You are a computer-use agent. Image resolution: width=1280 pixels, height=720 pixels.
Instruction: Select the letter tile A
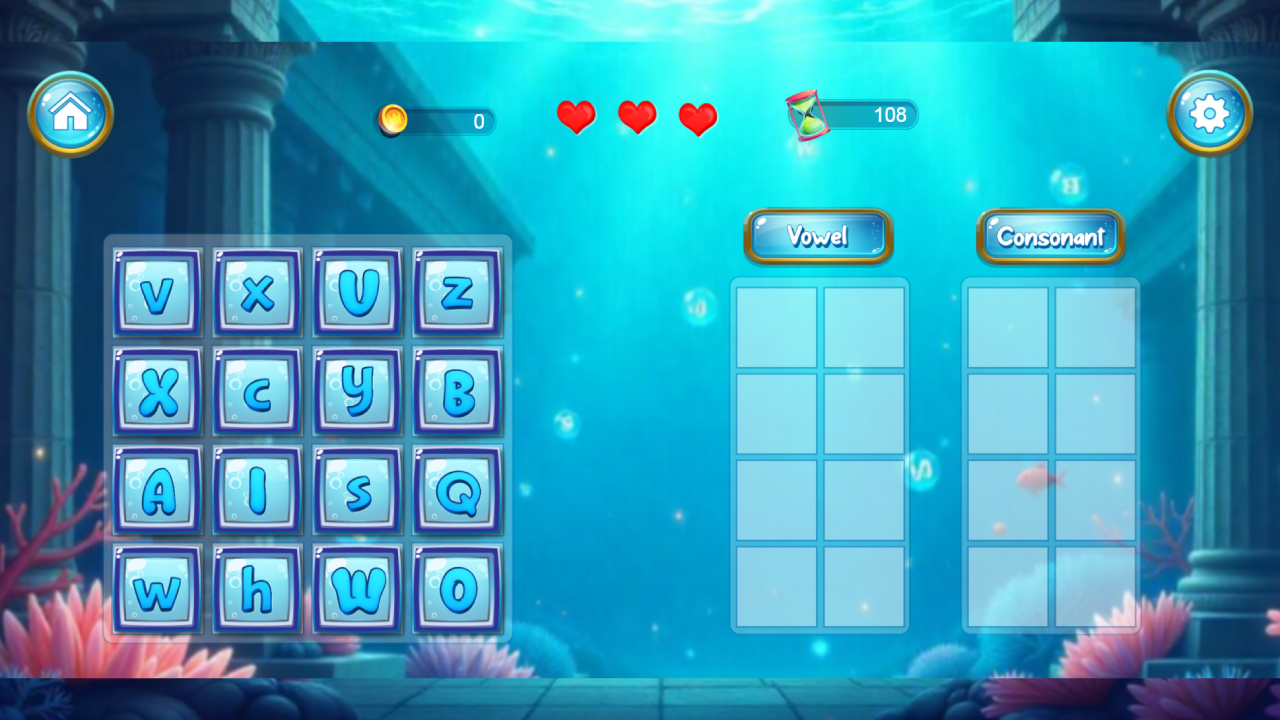pyautogui.click(x=157, y=489)
